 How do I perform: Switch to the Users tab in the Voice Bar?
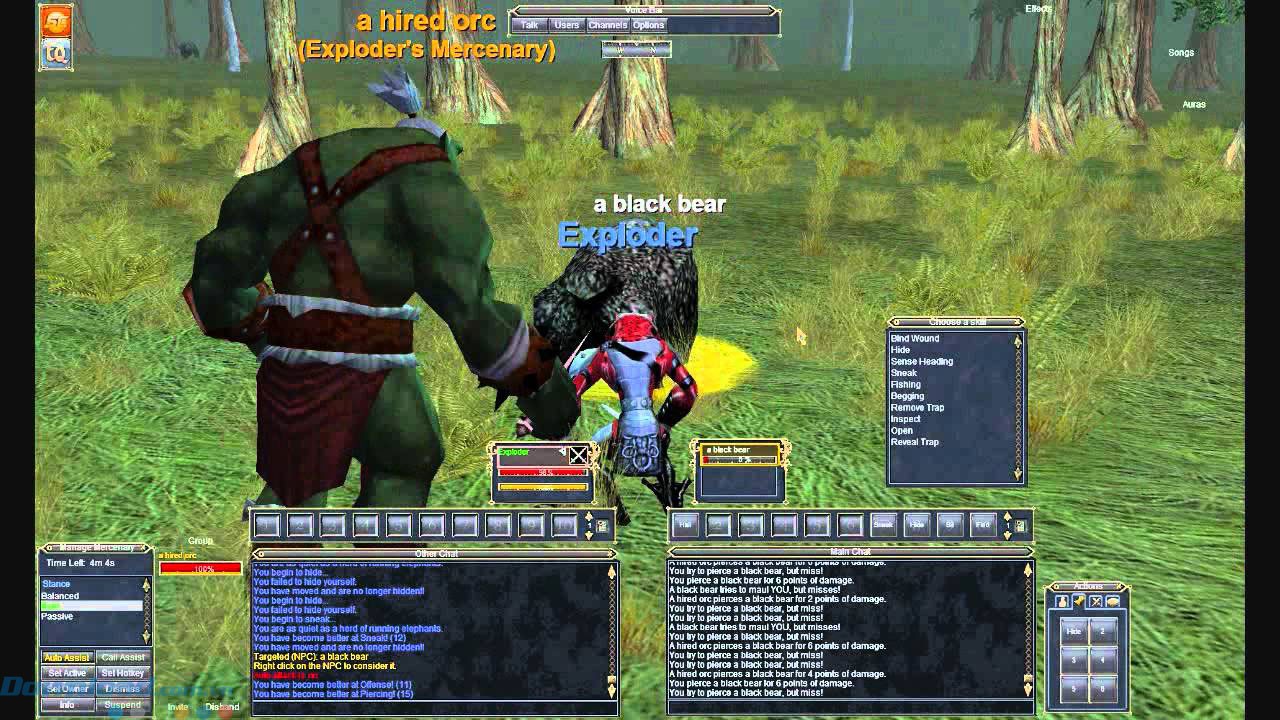[x=566, y=25]
